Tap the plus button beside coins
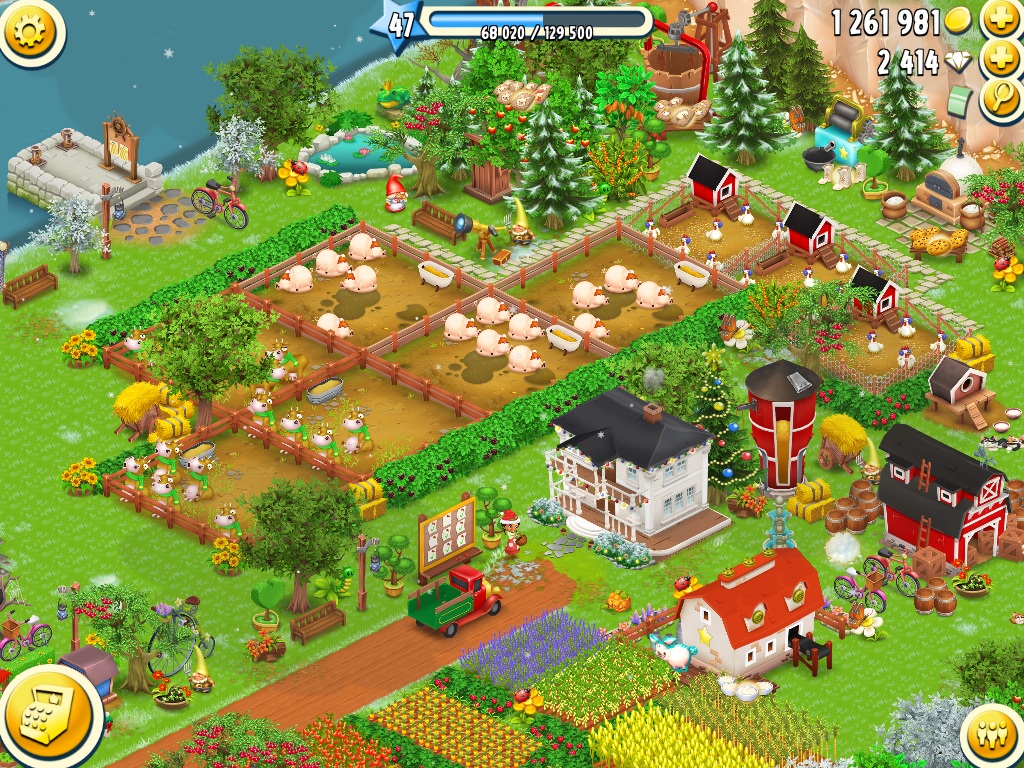Image resolution: width=1024 pixels, height=768 pixels. click(x=1000, y=19)
